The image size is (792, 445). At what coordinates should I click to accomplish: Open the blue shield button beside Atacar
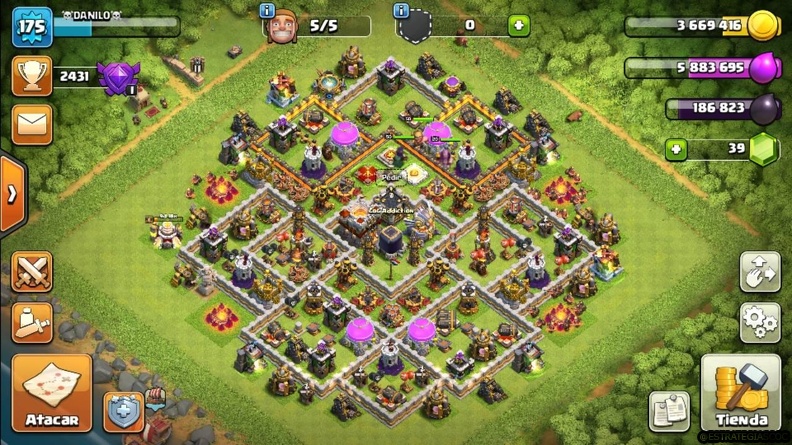click(x=124, y=411)
